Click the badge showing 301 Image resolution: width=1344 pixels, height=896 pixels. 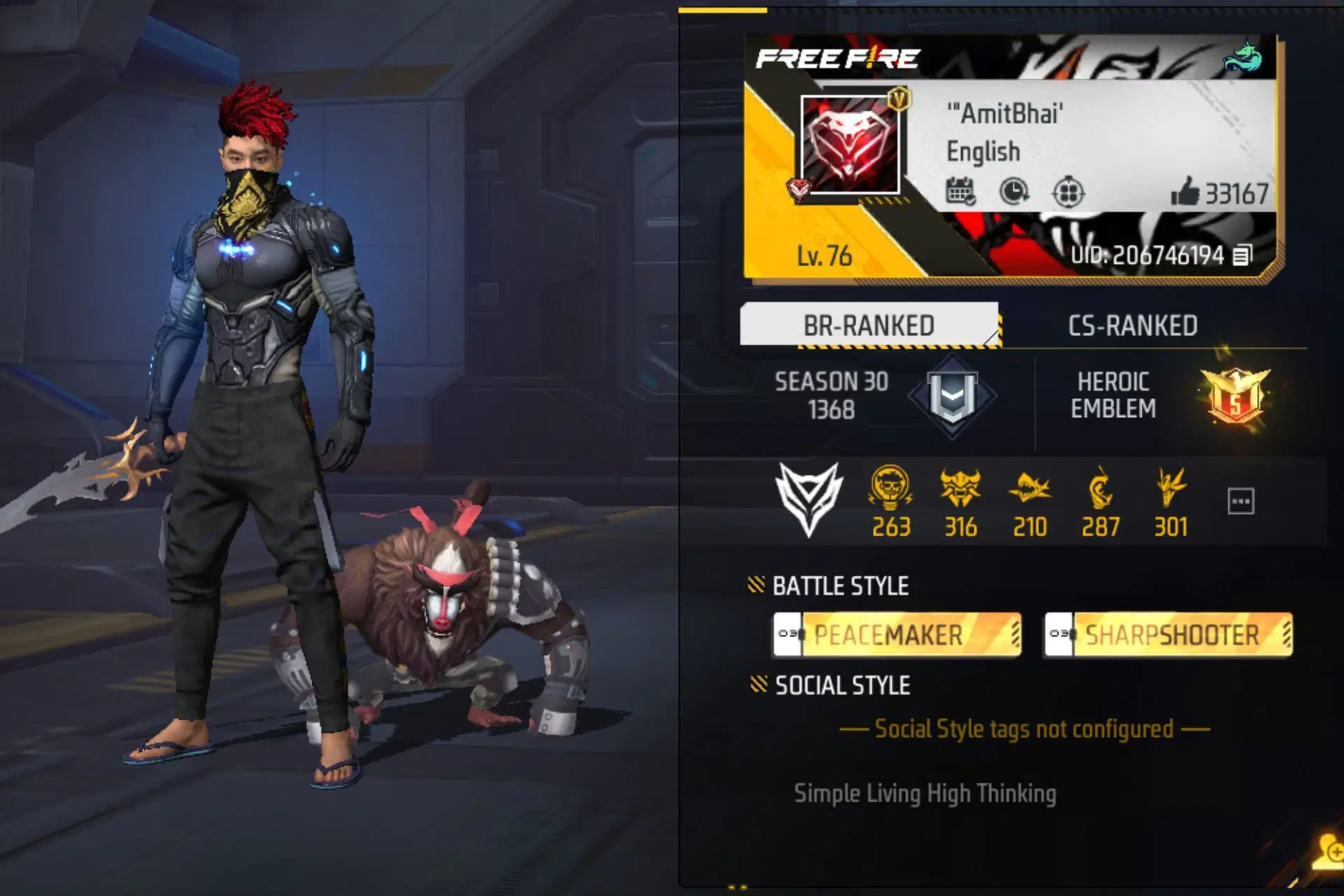tap(1170, 488)
